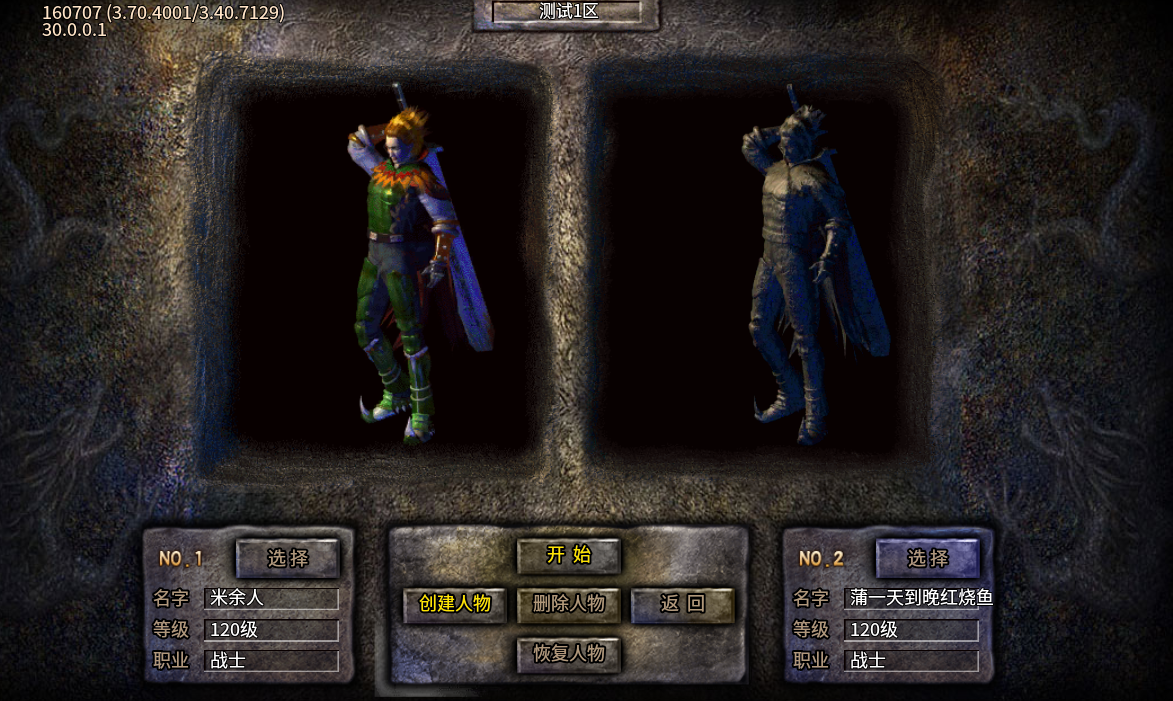The height and width of the screenshot is (701, 1173).
Task: Choose 删除人物 to delete a character
Action: point(569,604)
